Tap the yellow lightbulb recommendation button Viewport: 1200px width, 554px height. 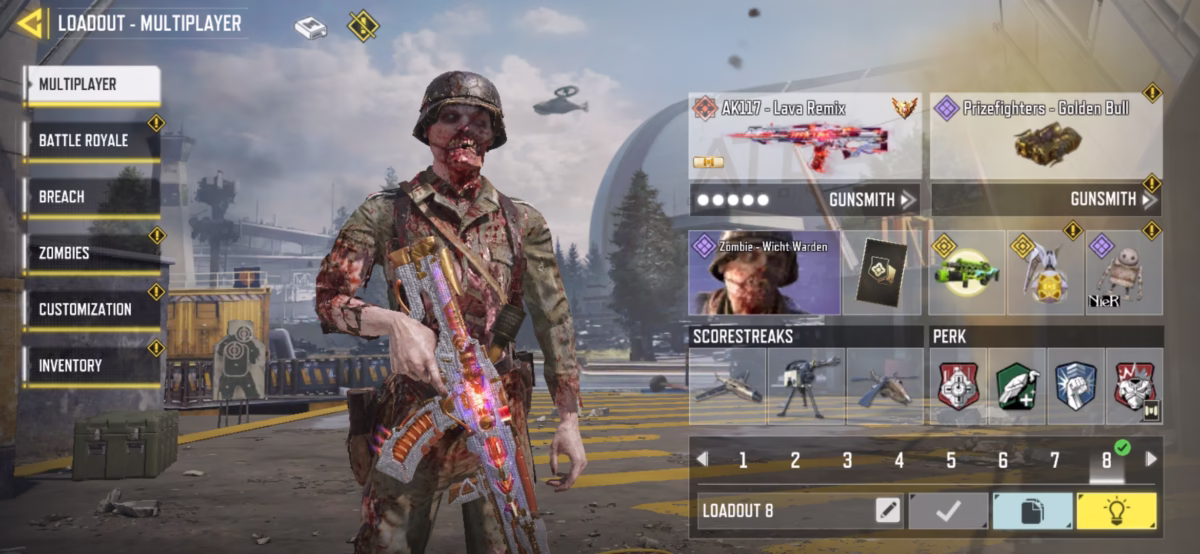pyautogui.click(x=1116, y=510)
